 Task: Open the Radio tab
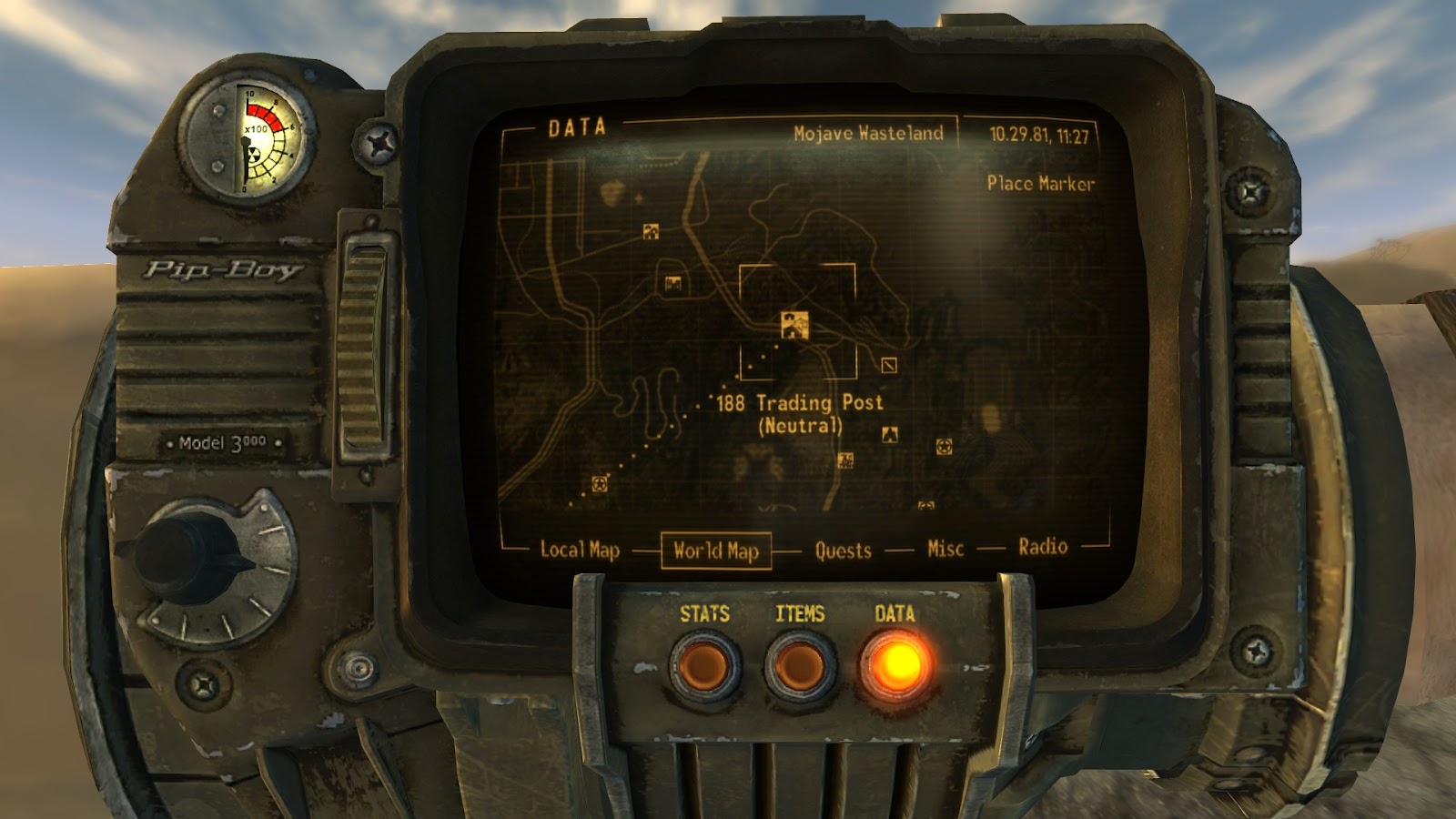click(x=1043, y=548)
